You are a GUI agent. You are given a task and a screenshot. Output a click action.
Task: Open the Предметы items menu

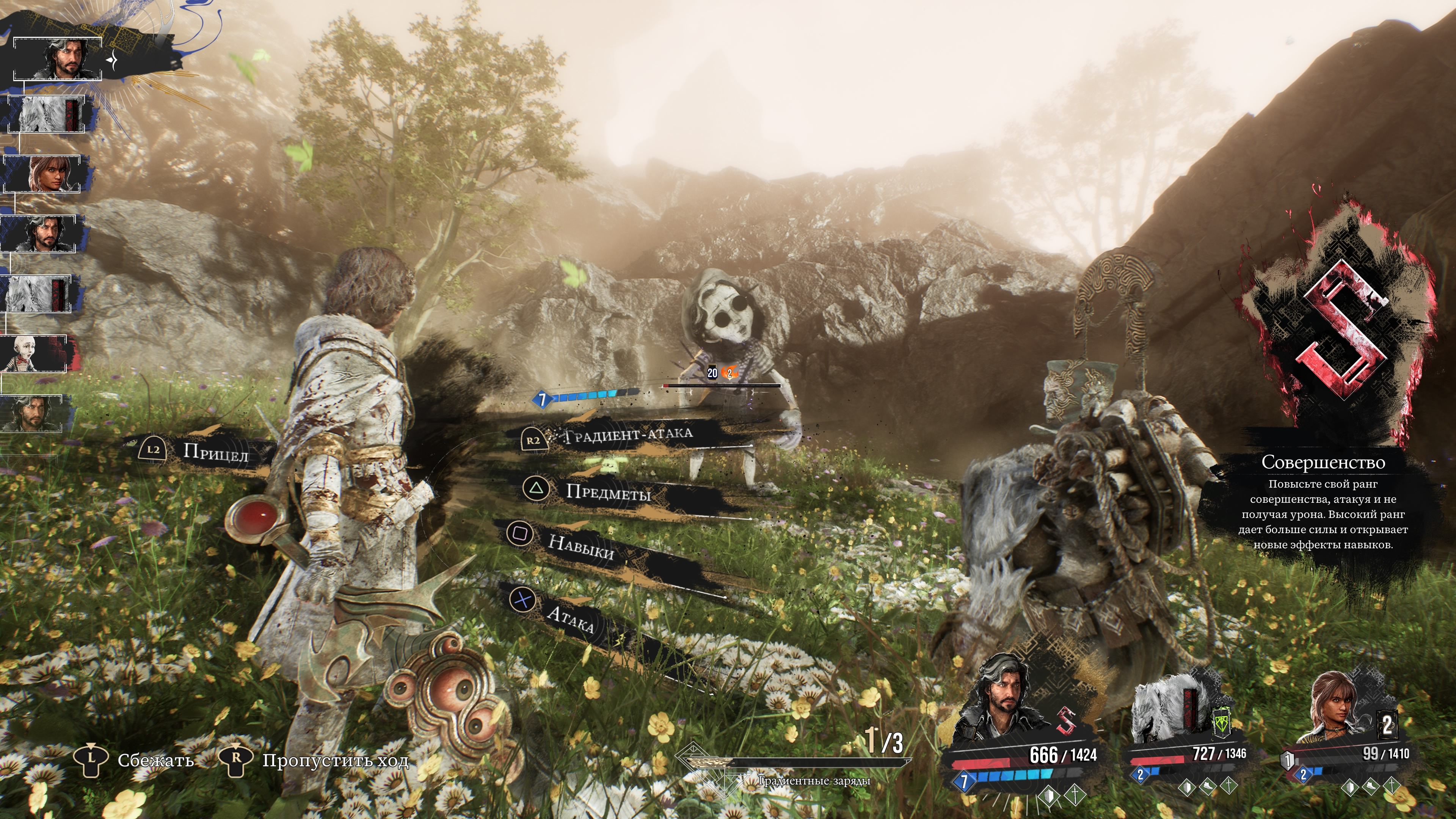click(607, 492)
